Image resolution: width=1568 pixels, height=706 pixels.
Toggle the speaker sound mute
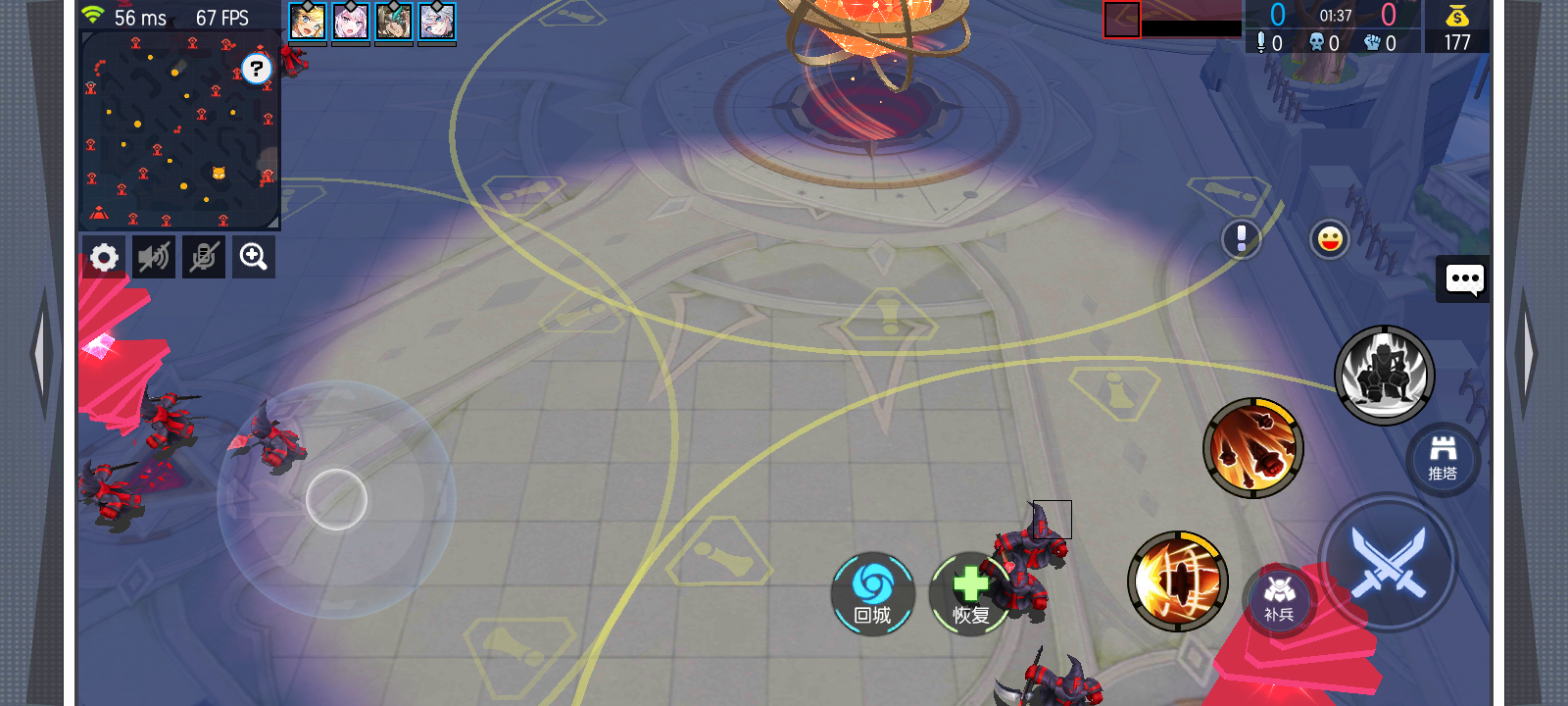(x=153, y=256)
